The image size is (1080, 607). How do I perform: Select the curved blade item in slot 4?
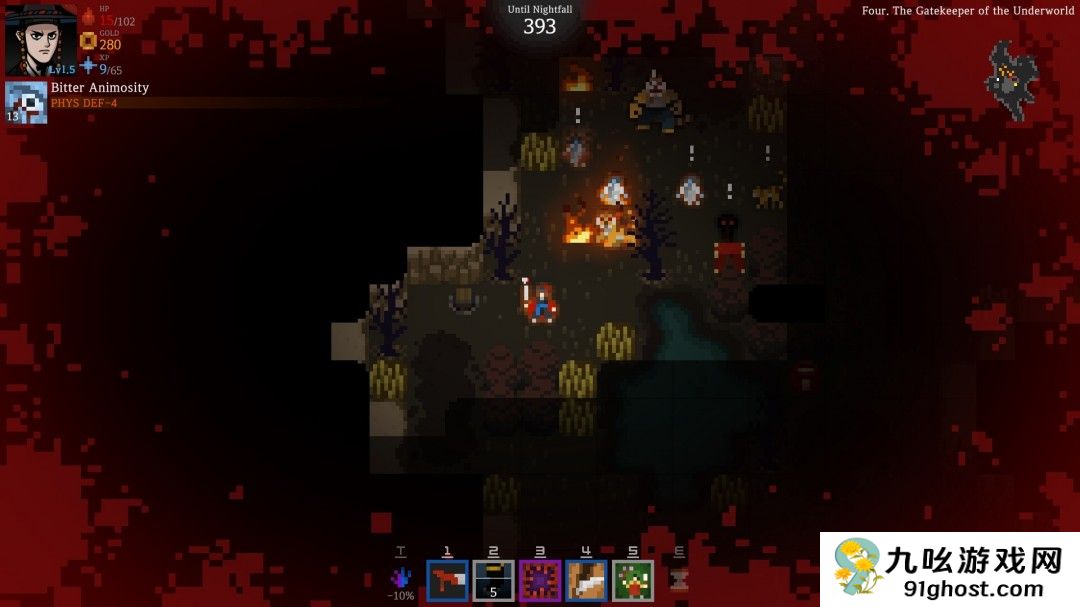point(586,580)
